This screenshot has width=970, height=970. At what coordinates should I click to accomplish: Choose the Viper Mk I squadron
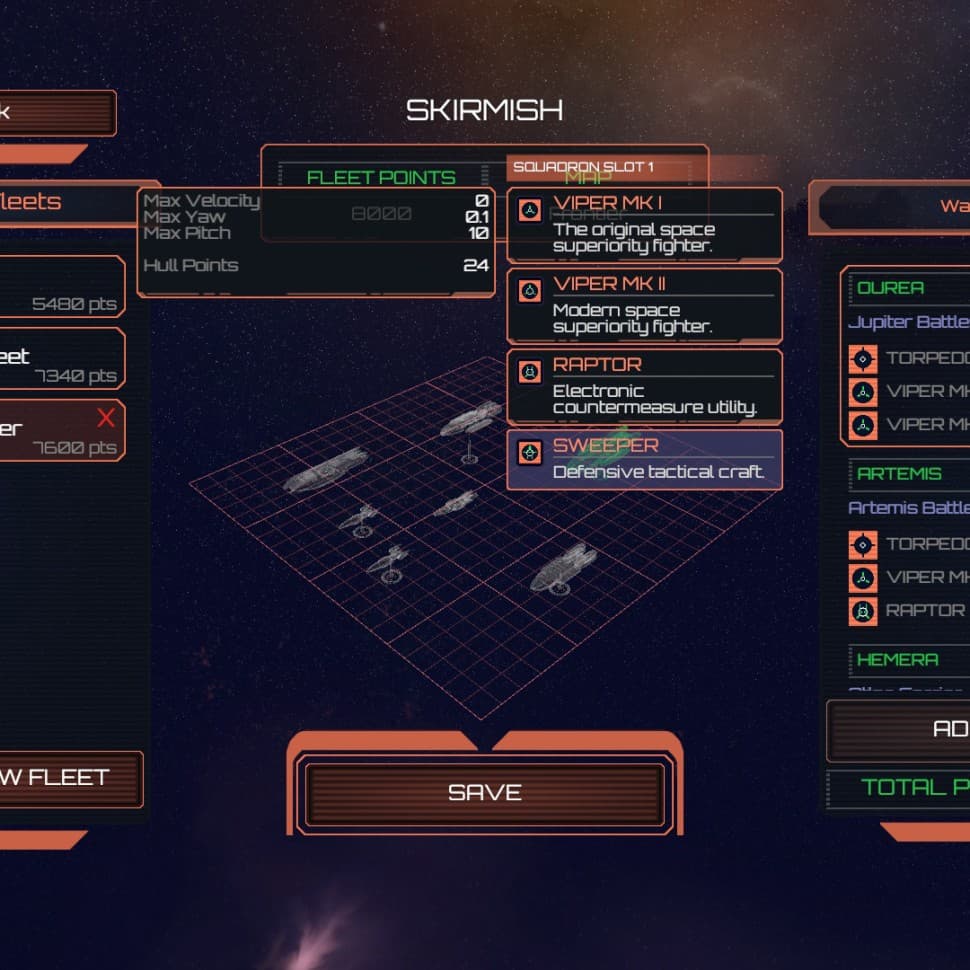click(x=644, y=225)
